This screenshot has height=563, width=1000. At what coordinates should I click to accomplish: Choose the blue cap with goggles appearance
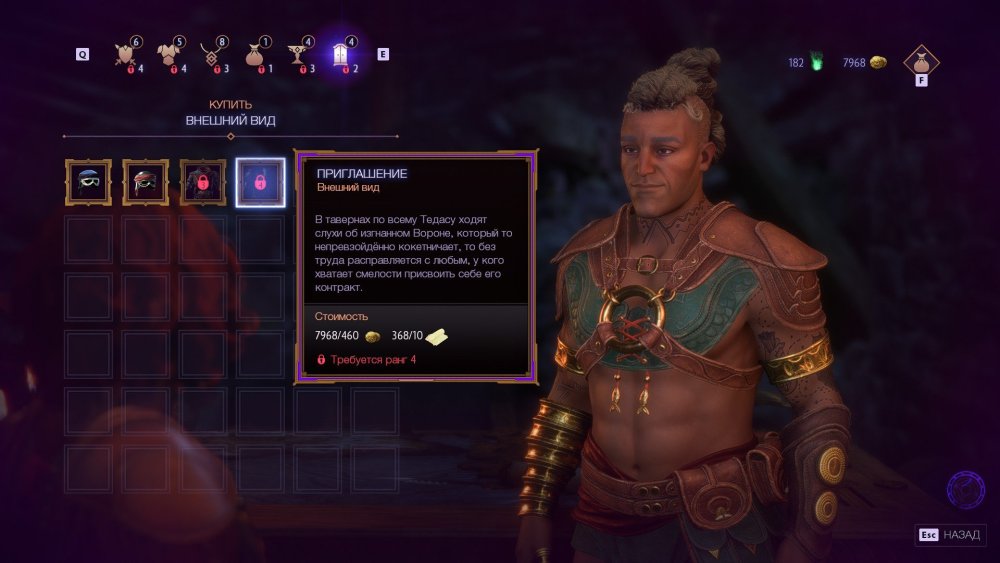pyautogui.click(x=89, y=183)
